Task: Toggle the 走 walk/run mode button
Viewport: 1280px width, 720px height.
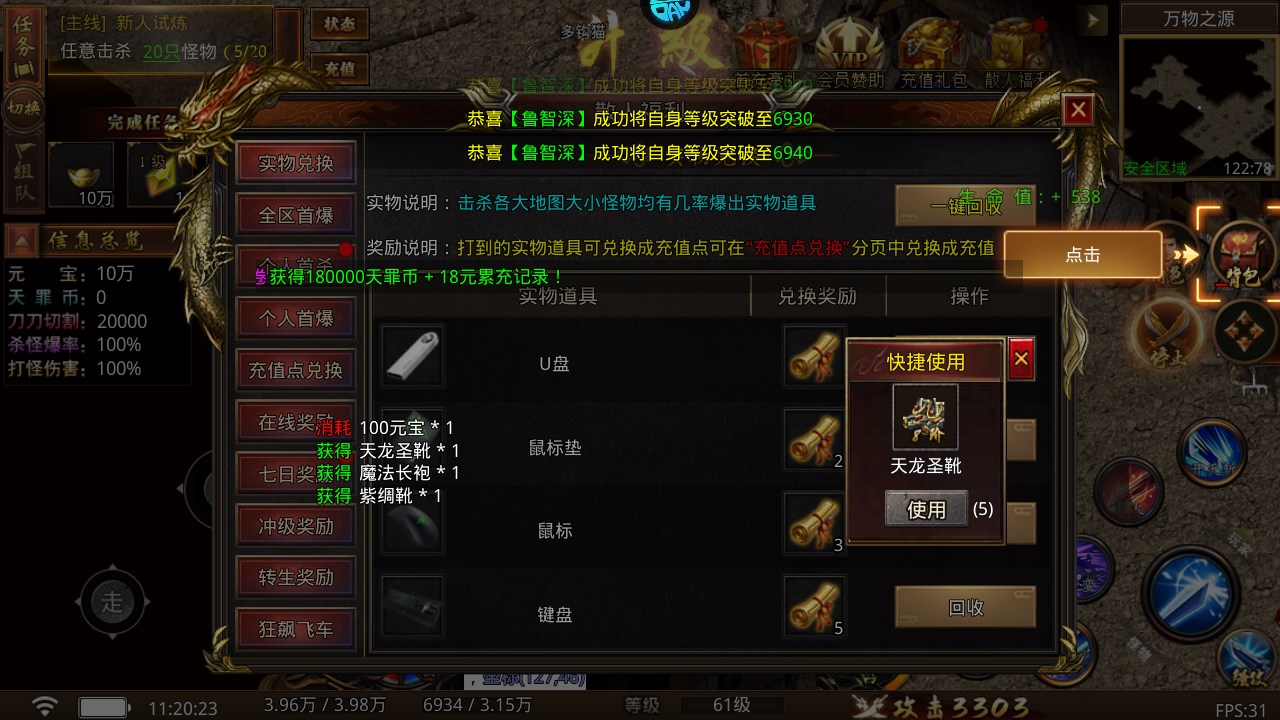Action: [113, 602]
